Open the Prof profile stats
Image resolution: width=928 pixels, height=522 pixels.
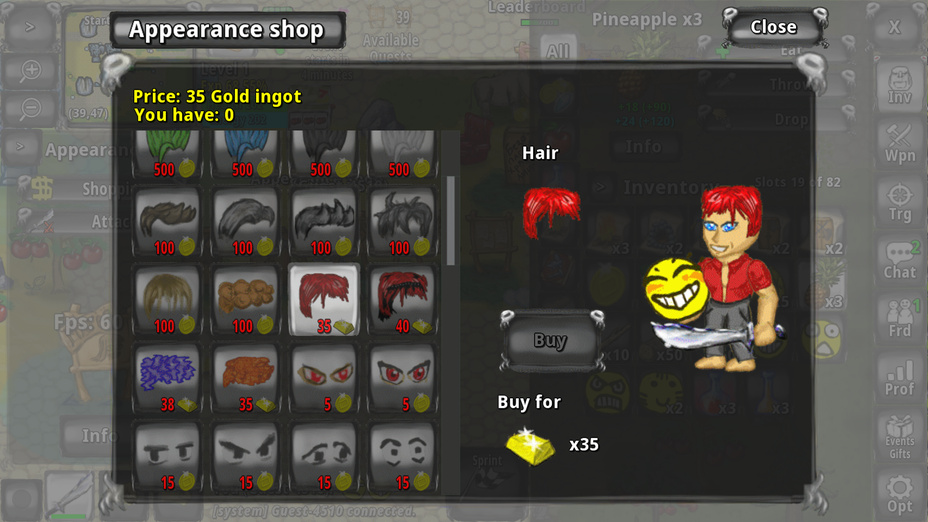[x=899, y=376]
